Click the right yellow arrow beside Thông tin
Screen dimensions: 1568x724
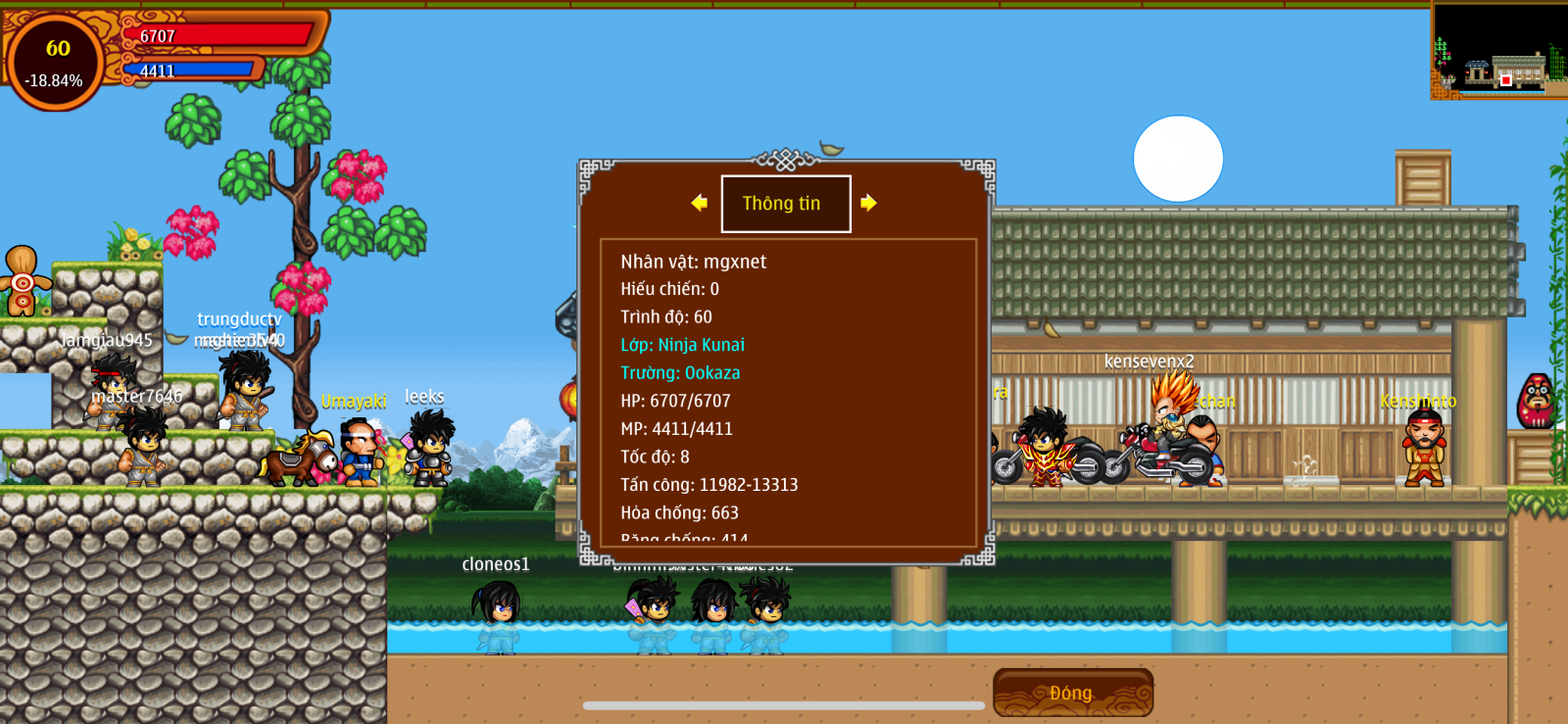(868, 203)
